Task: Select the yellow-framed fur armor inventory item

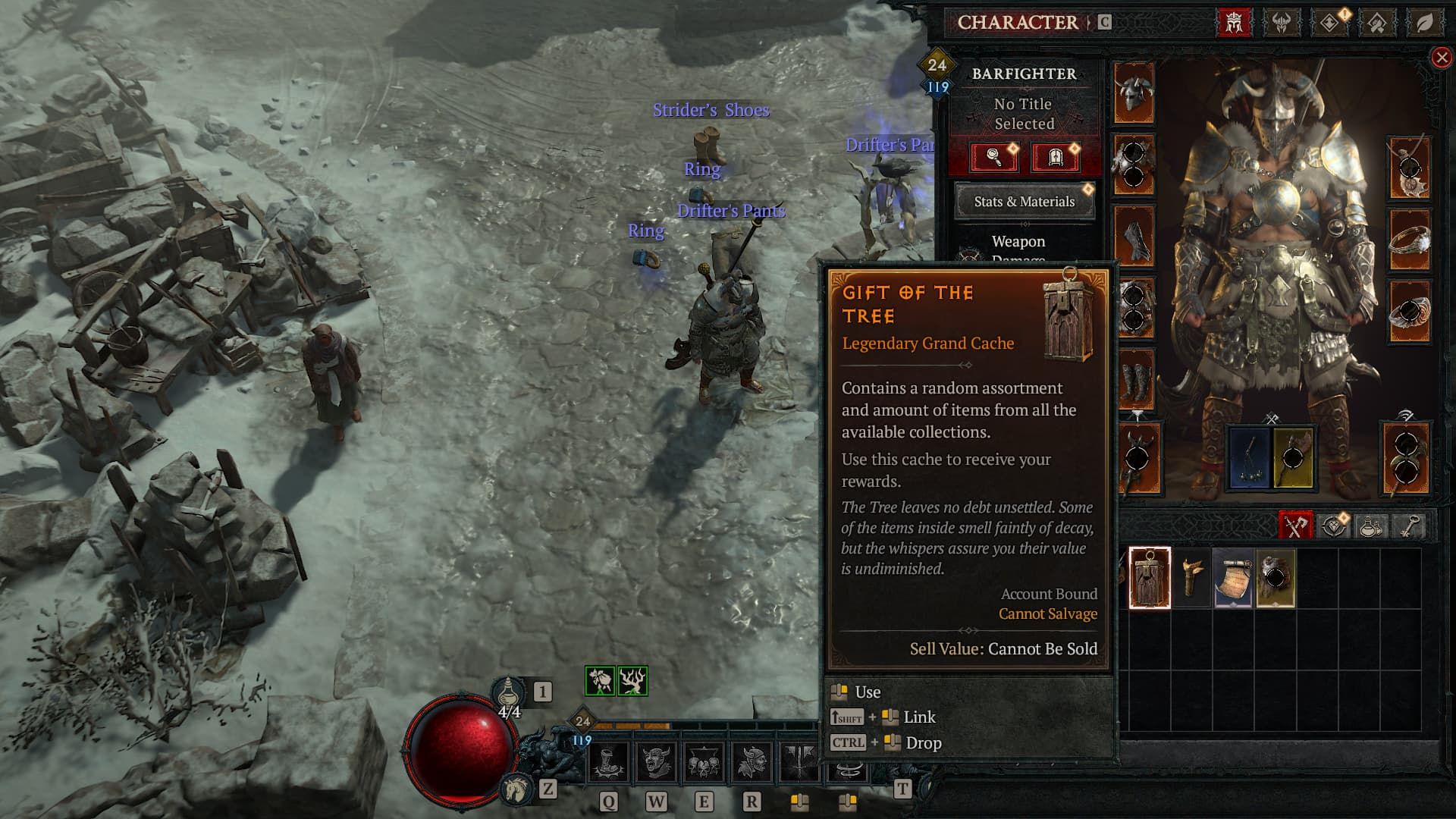Action: coord(1276,579)
